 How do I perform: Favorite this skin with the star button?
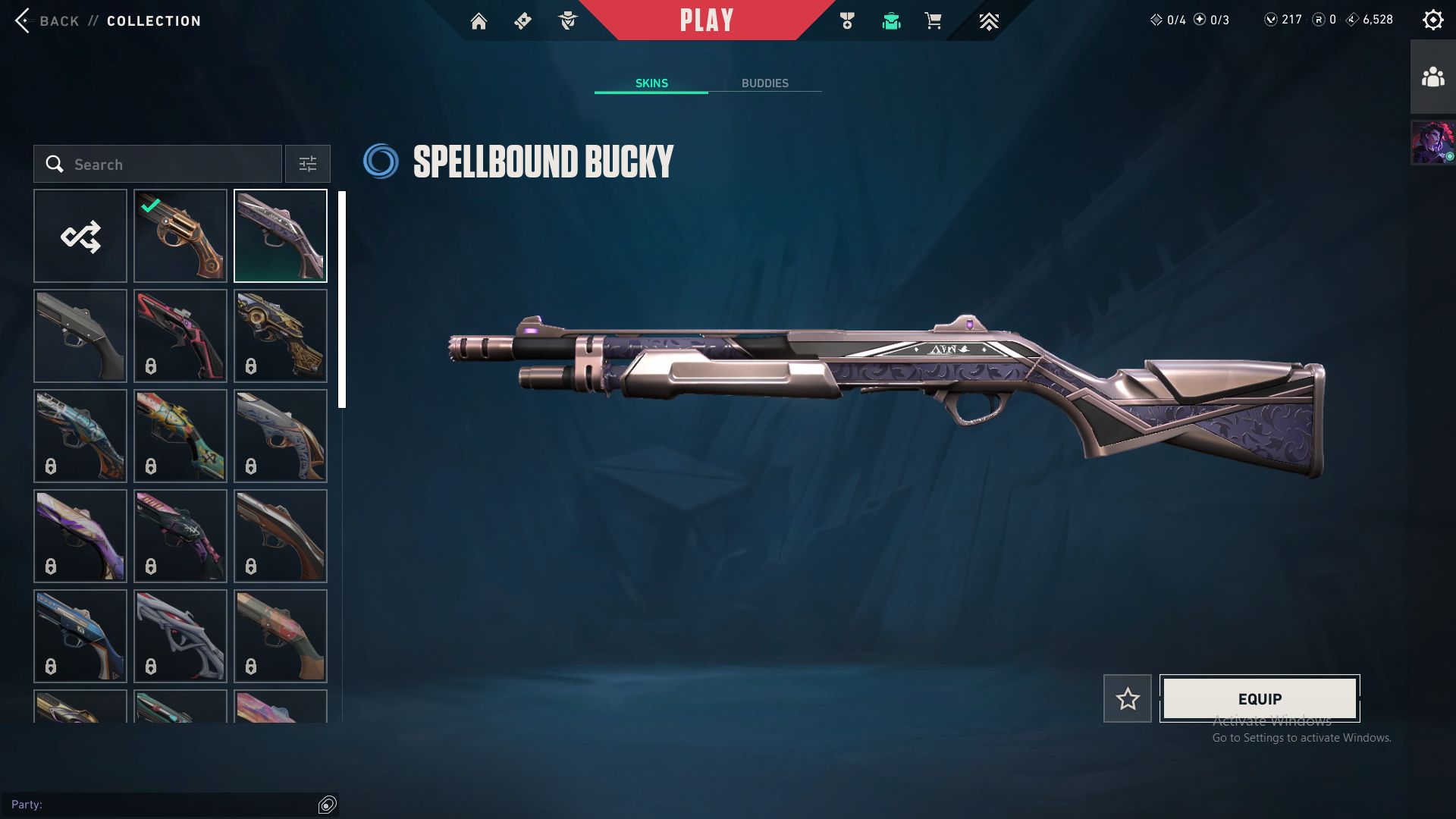(1128, 698)
